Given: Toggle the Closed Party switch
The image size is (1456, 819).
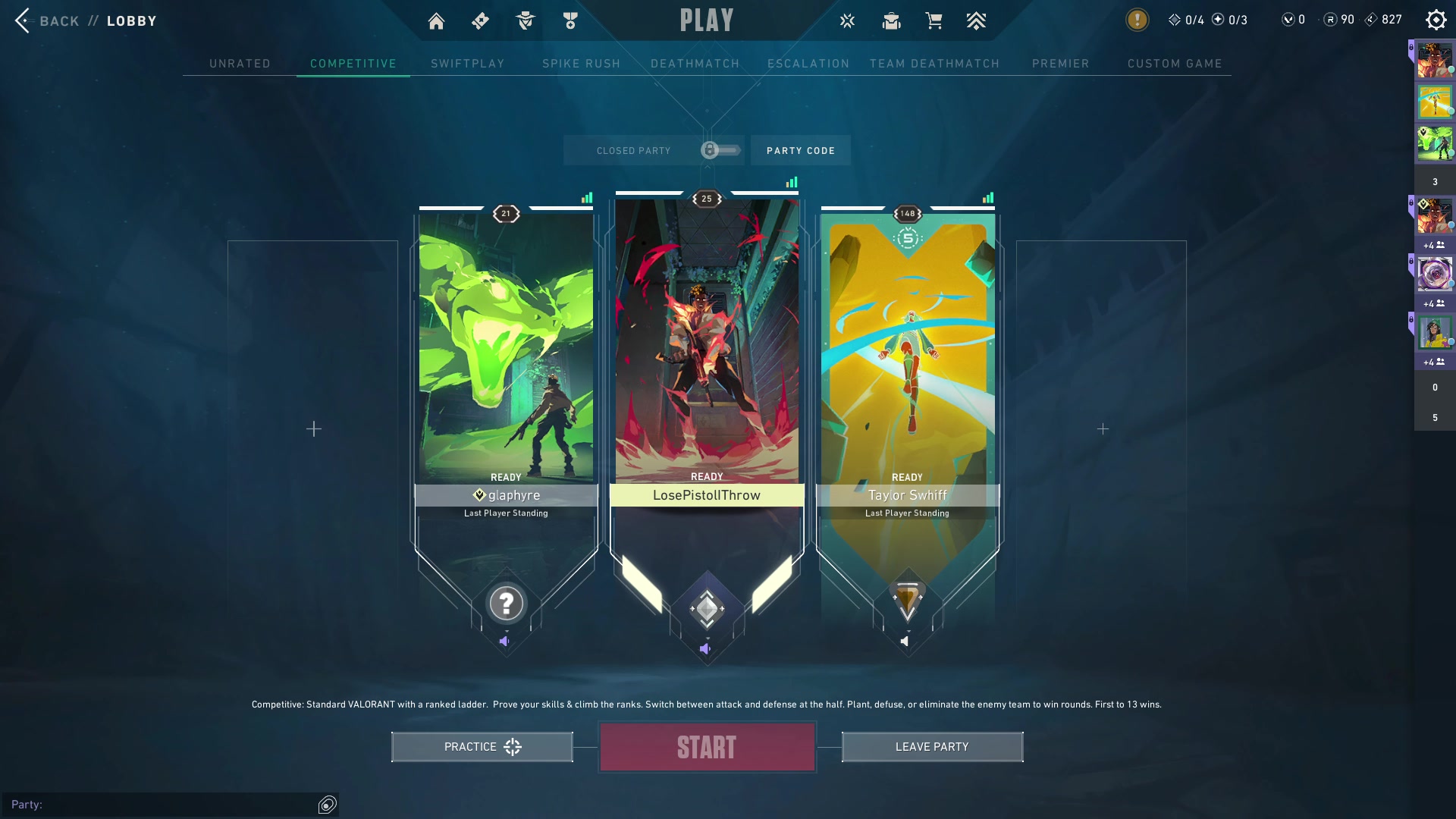Looking at the screenshot, I should [719, 150].
